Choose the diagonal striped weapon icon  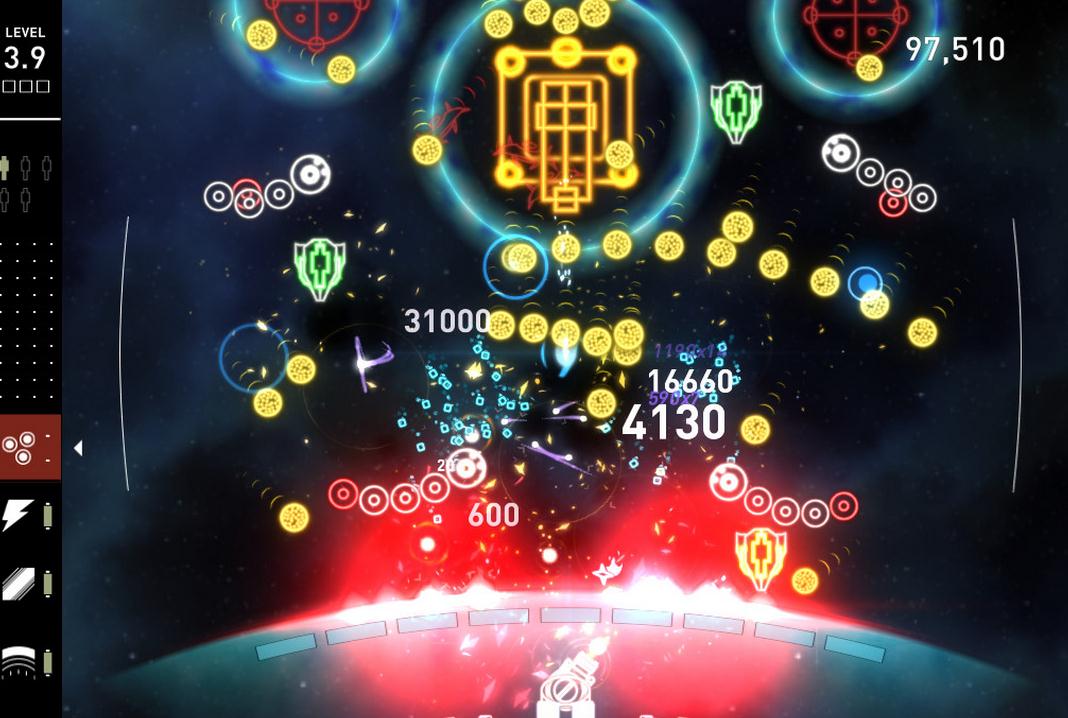click(x=18, y=584)
